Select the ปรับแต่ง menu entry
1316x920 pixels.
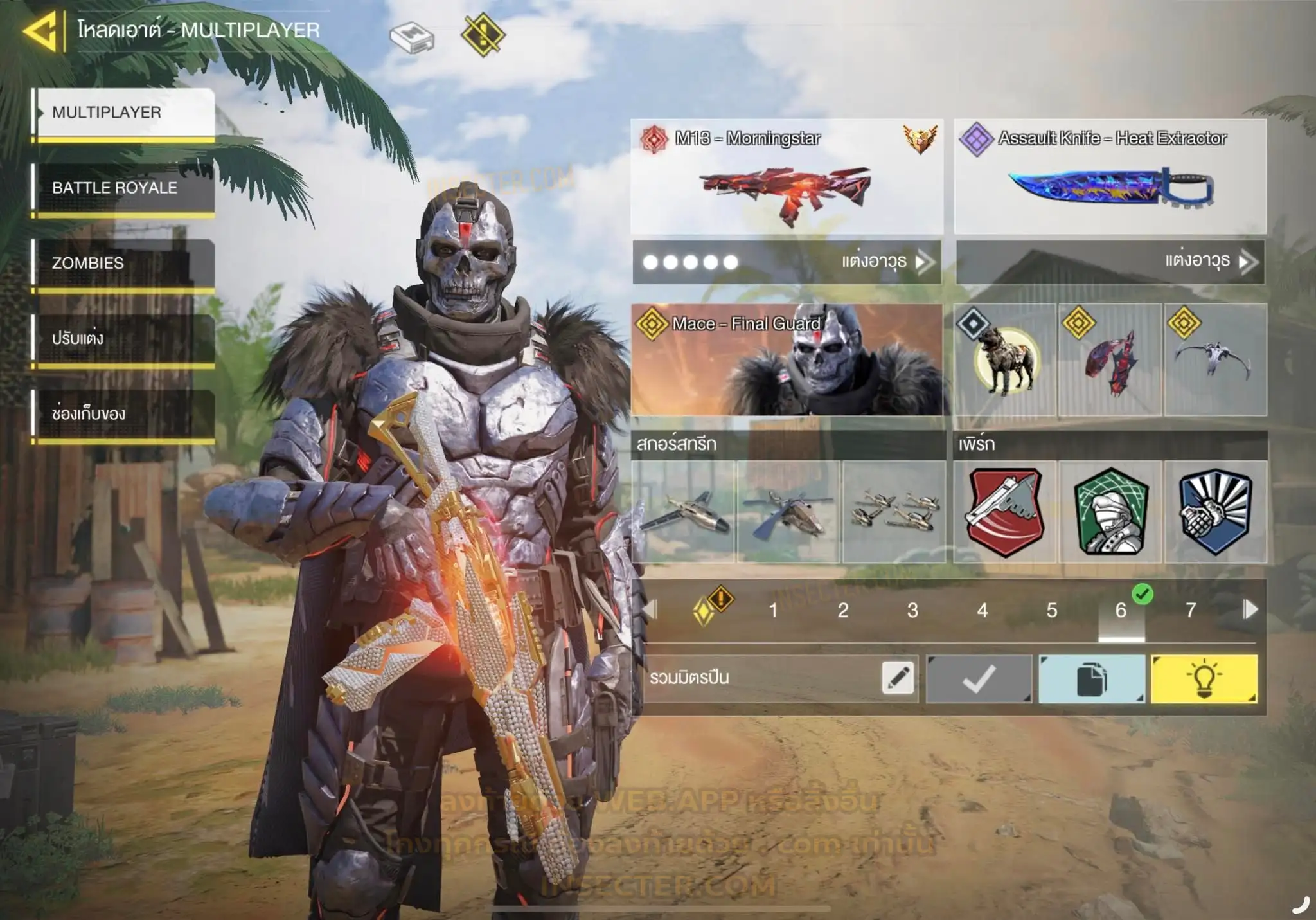[x=123, y=338]
